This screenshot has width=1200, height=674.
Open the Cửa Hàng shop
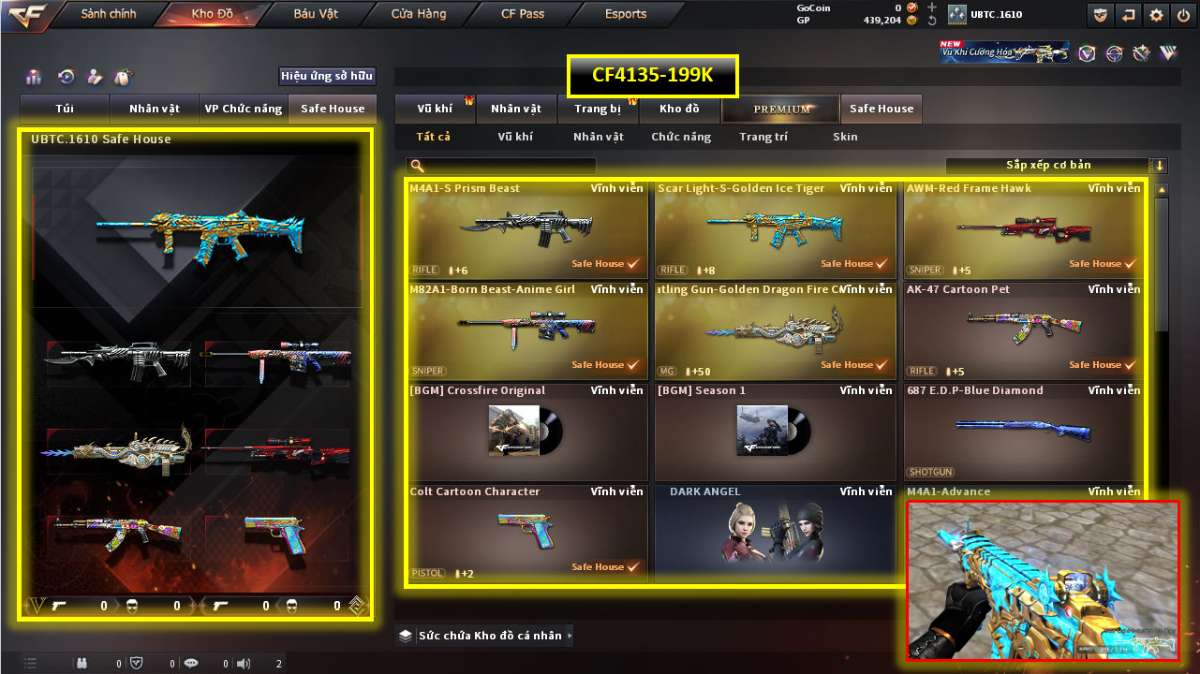point(419,14)
